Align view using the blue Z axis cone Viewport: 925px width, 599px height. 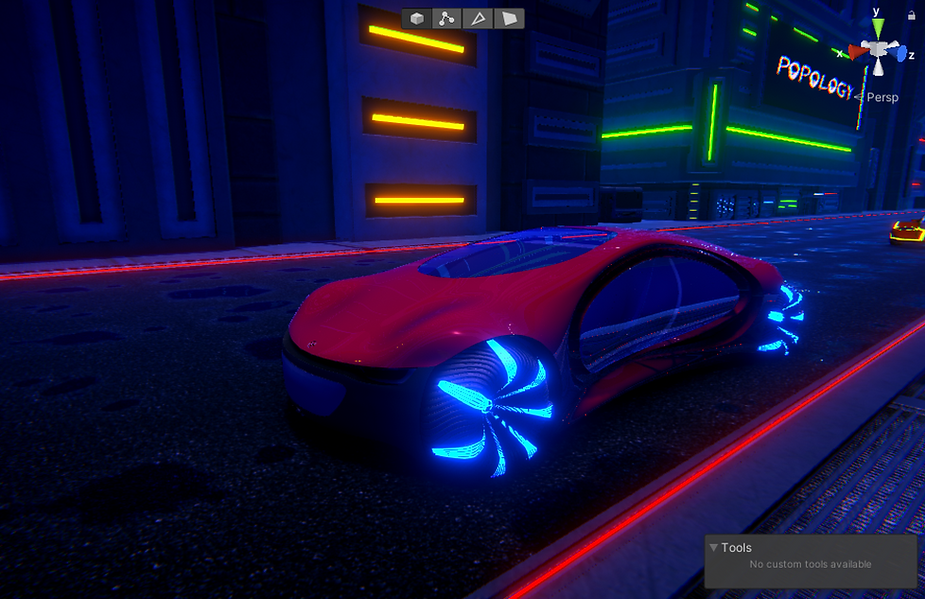coord(901,54)
